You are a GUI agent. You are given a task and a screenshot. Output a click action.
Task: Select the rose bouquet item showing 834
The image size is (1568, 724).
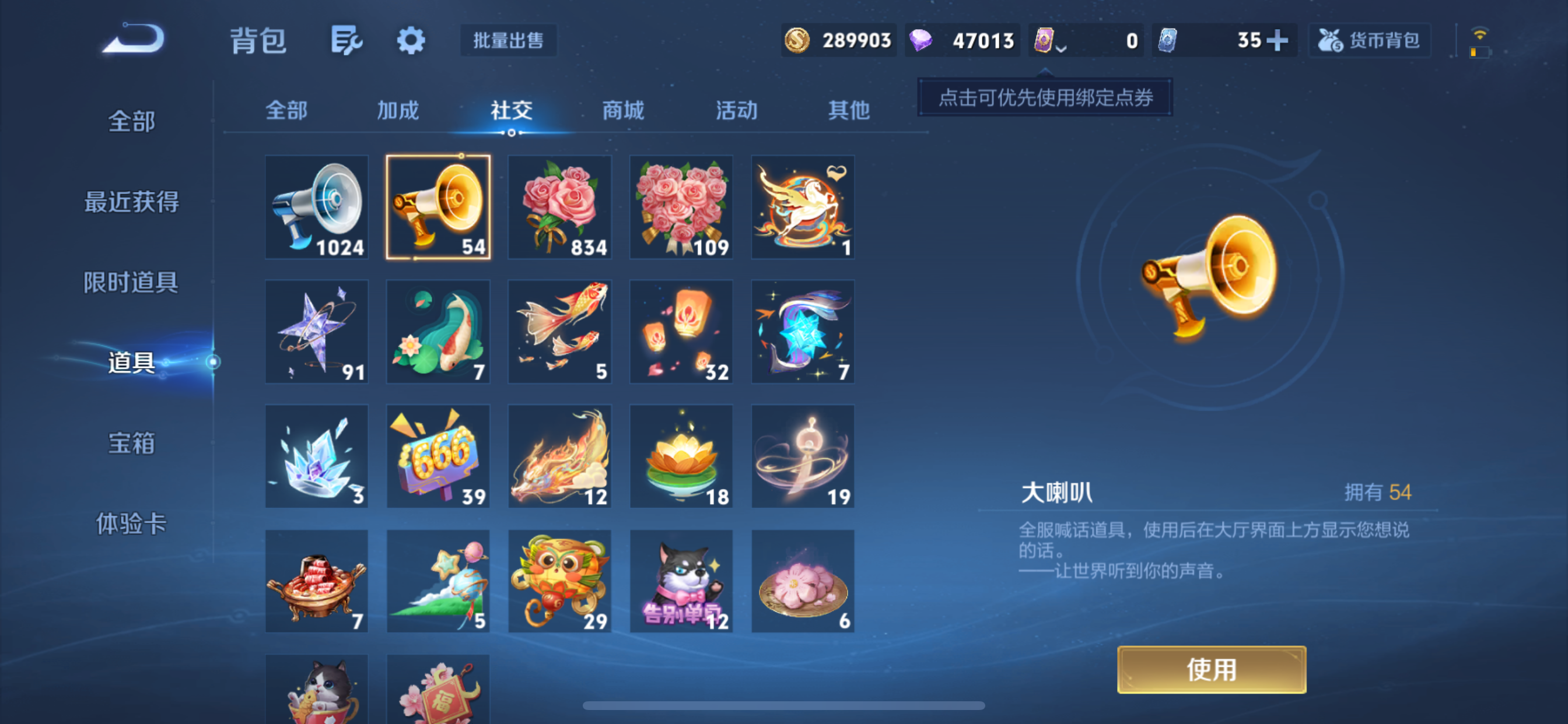point(559,208)
